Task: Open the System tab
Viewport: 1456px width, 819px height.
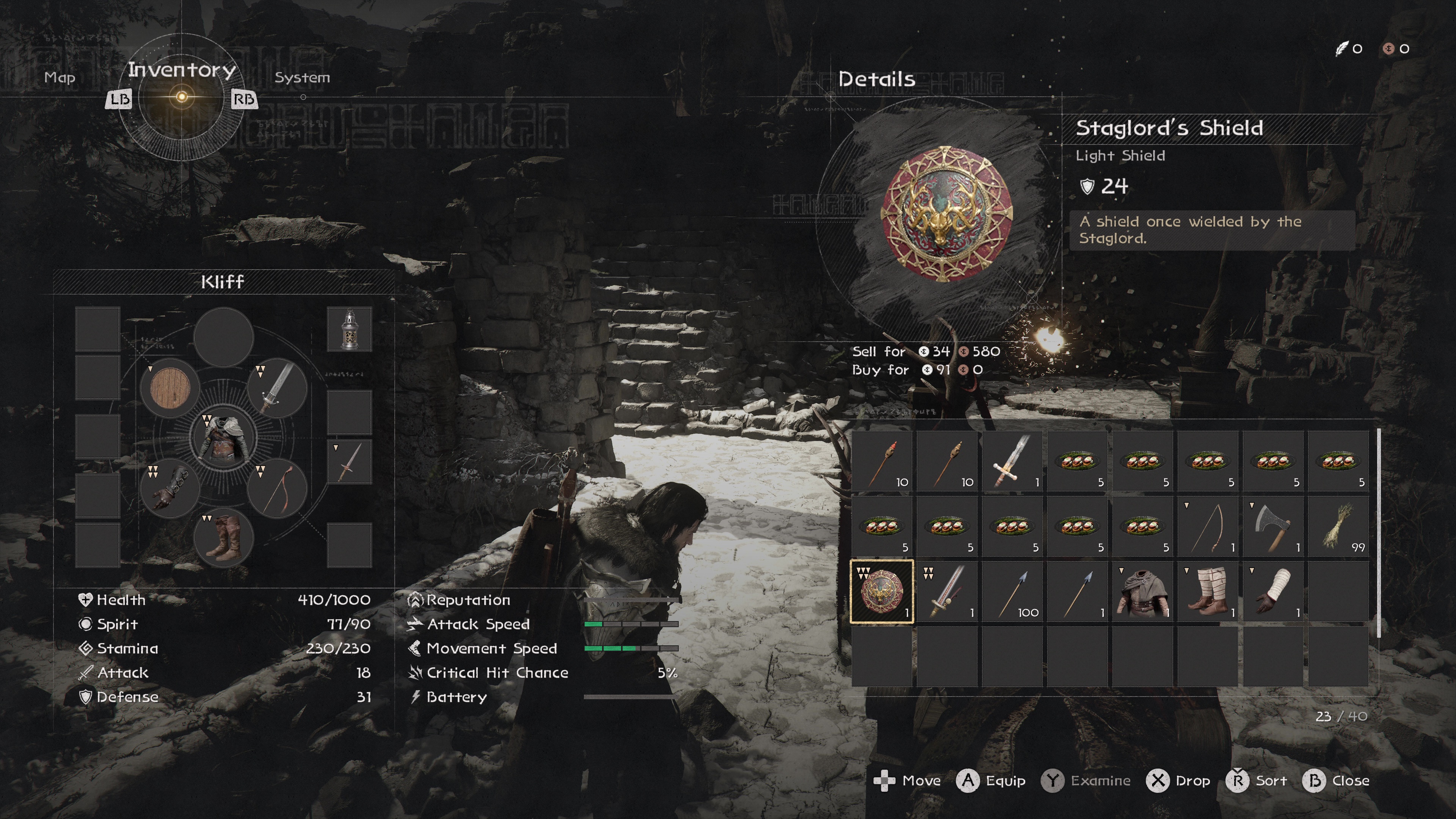Action: [302, 77]
